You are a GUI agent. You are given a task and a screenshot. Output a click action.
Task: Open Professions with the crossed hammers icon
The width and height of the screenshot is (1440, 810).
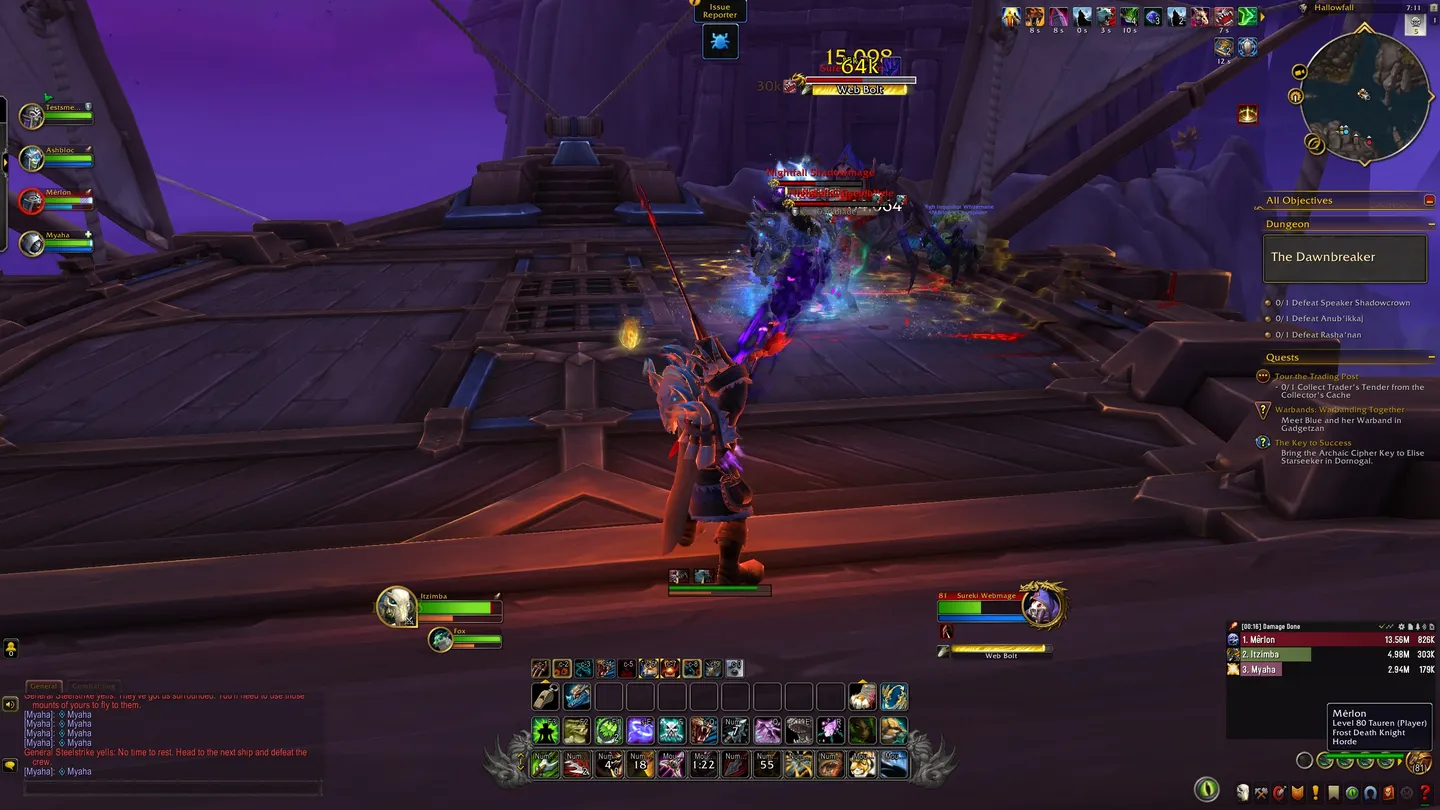click(1260, 792)
